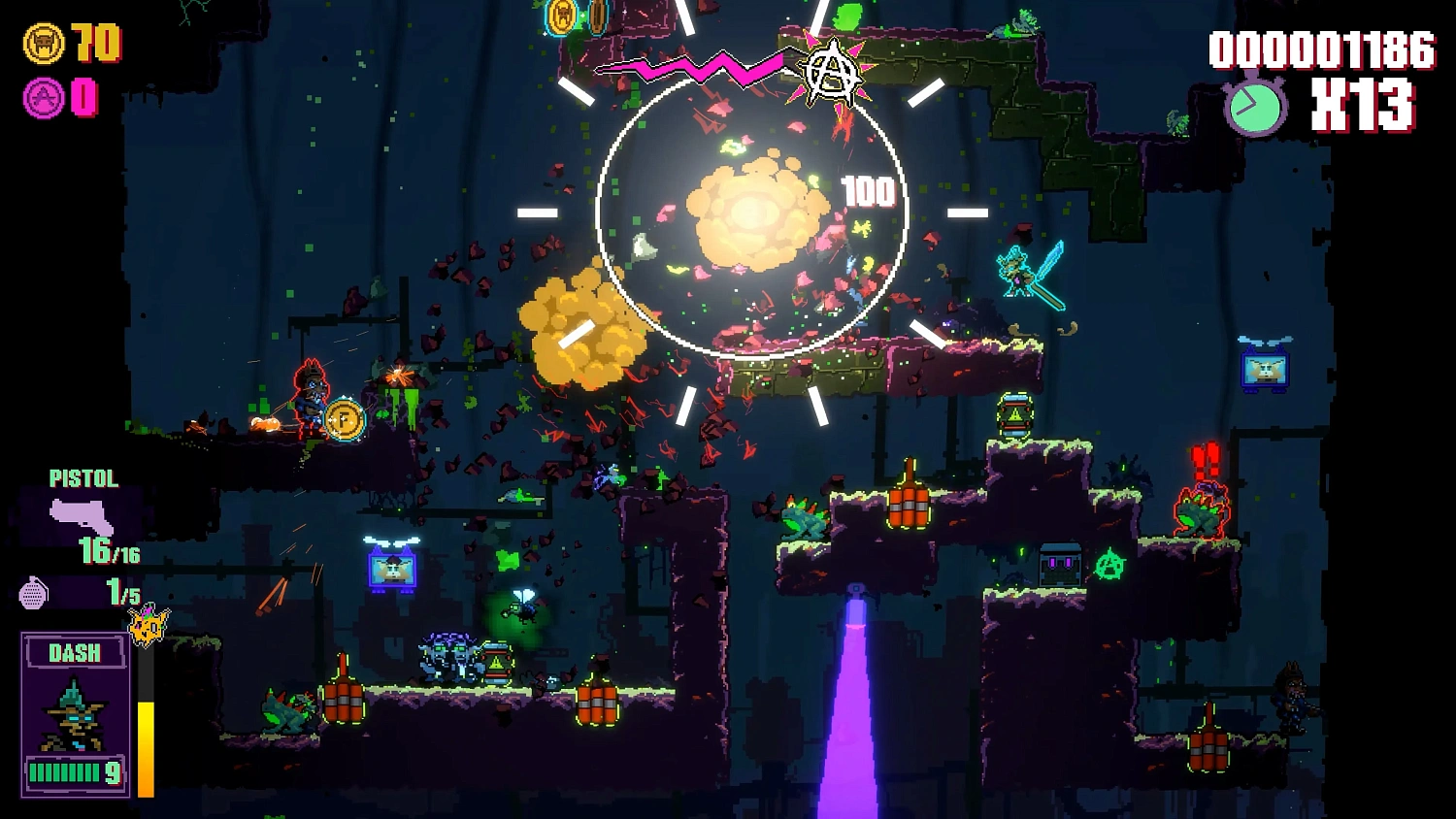The image size is (1456, 819).
Task: Activate the DASH ability card
Action: coord(76,714)
